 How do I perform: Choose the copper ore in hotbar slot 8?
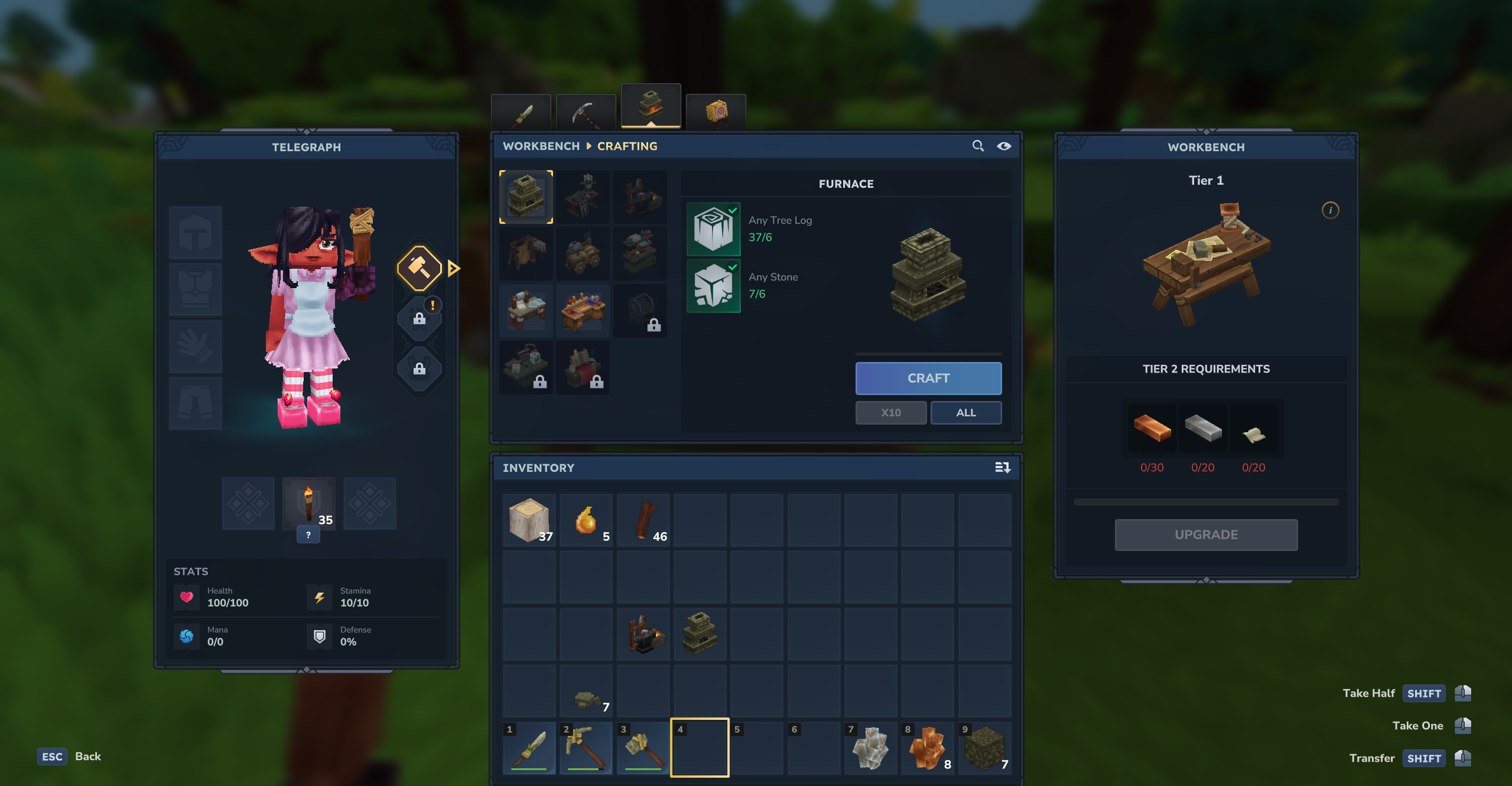[927, 748]
